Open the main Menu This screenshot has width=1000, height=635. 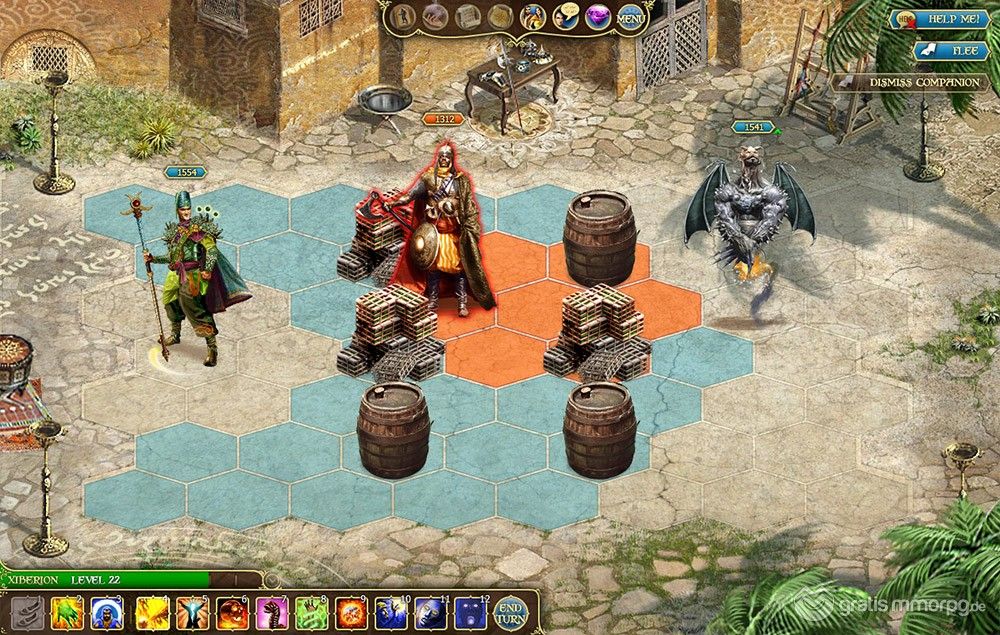[x=630, y=17]
